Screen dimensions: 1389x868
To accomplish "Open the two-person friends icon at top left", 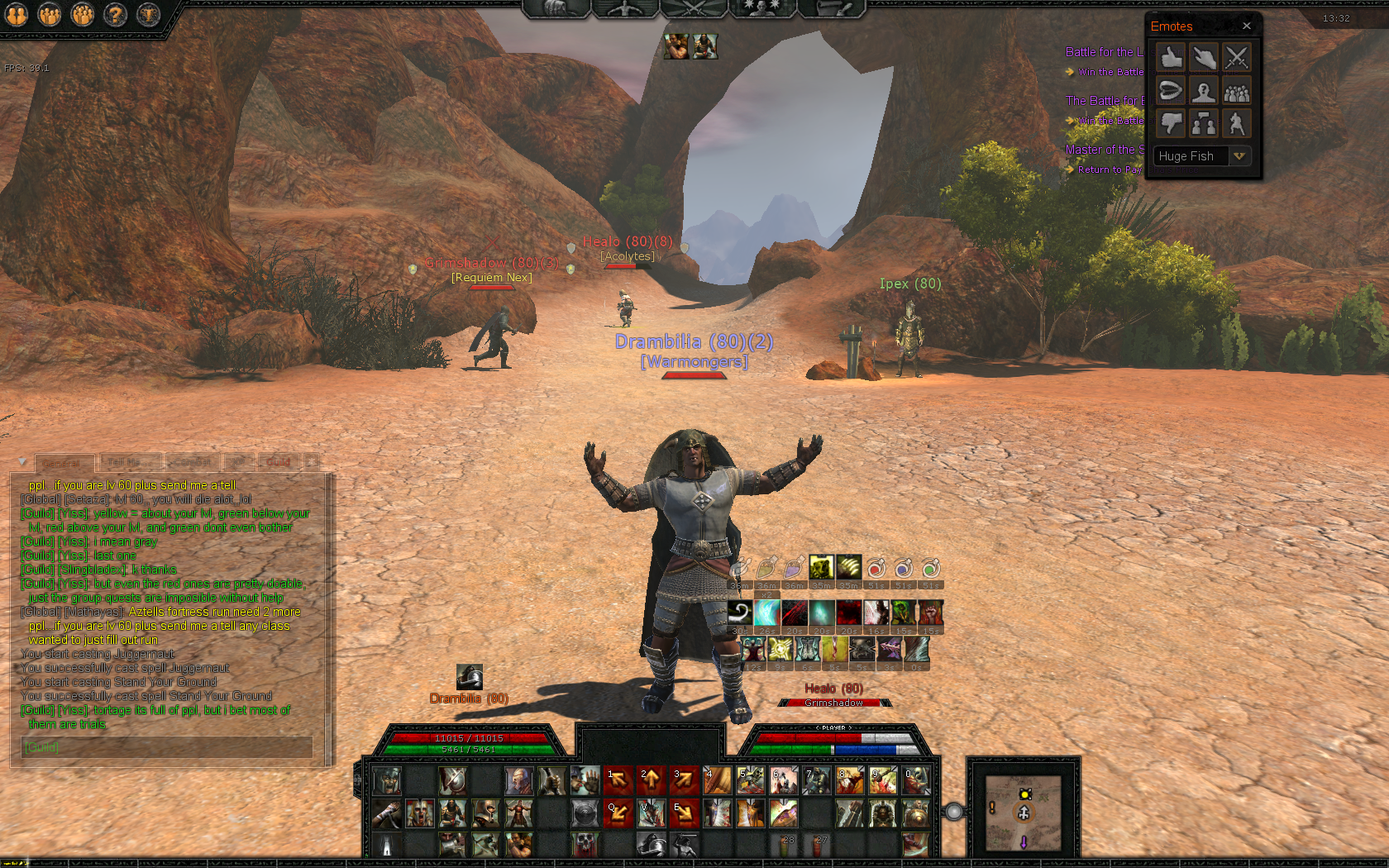I will 17,14.
